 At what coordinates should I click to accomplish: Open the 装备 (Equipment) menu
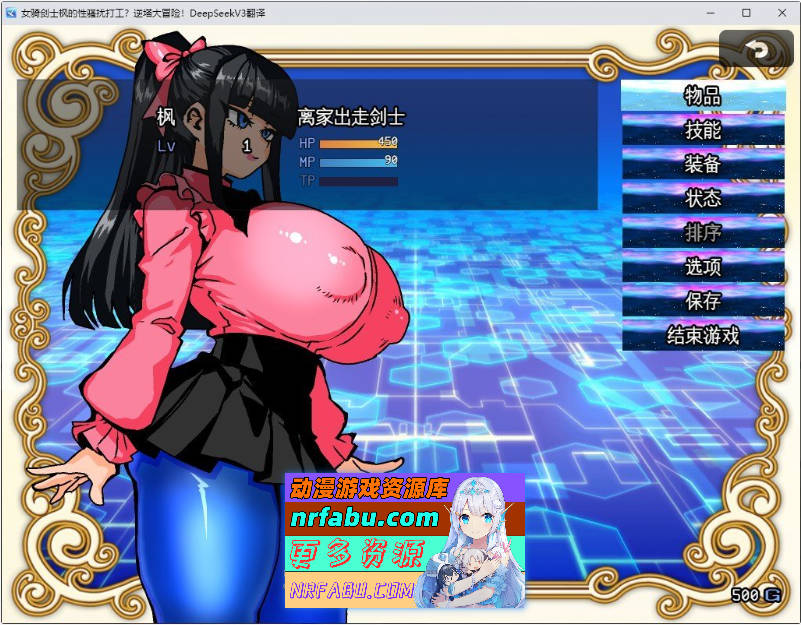click(x=702, y=164)
